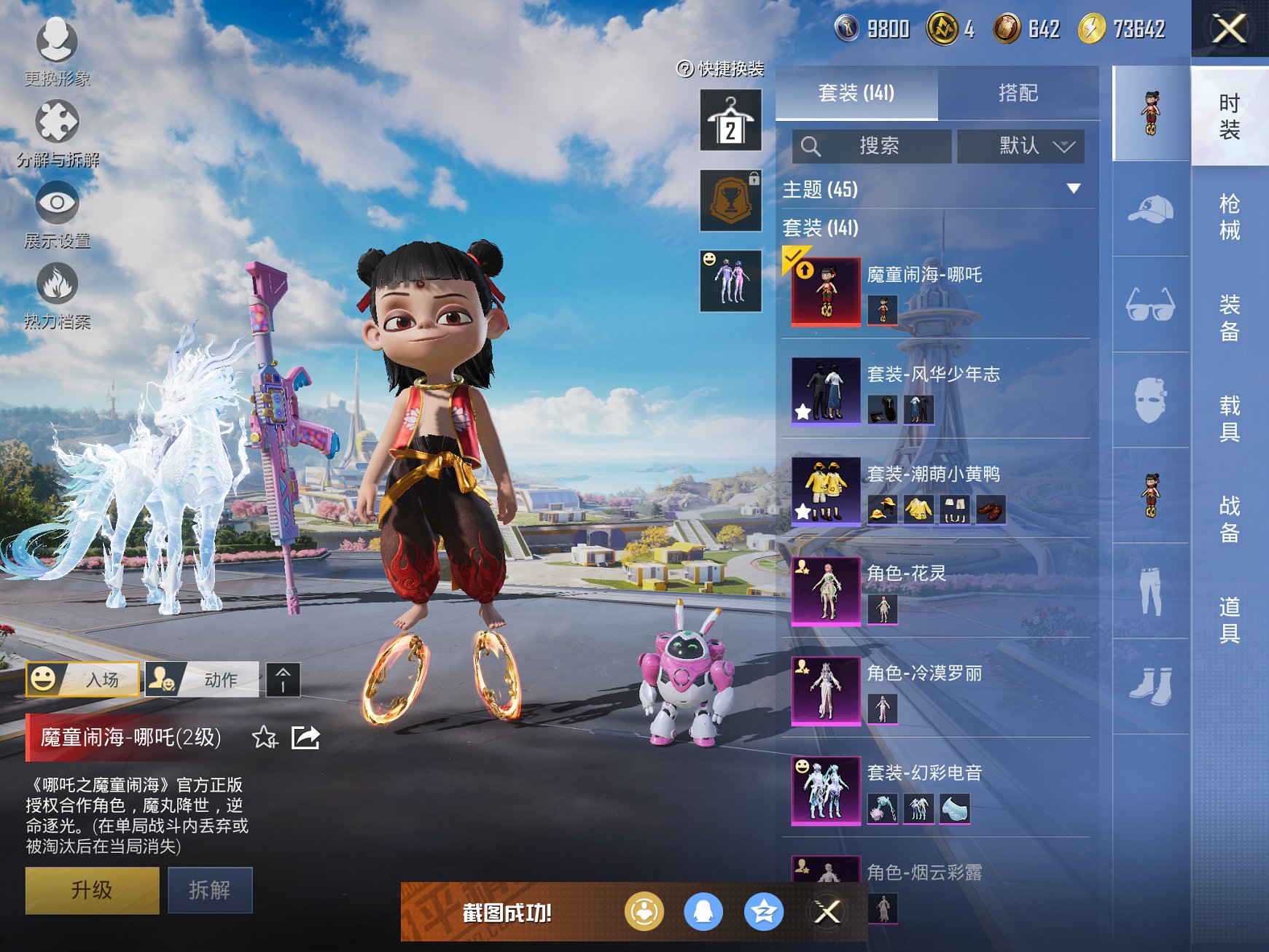
Task: Expand the 主题 (45) section
Action: [x=1073, y=189]
